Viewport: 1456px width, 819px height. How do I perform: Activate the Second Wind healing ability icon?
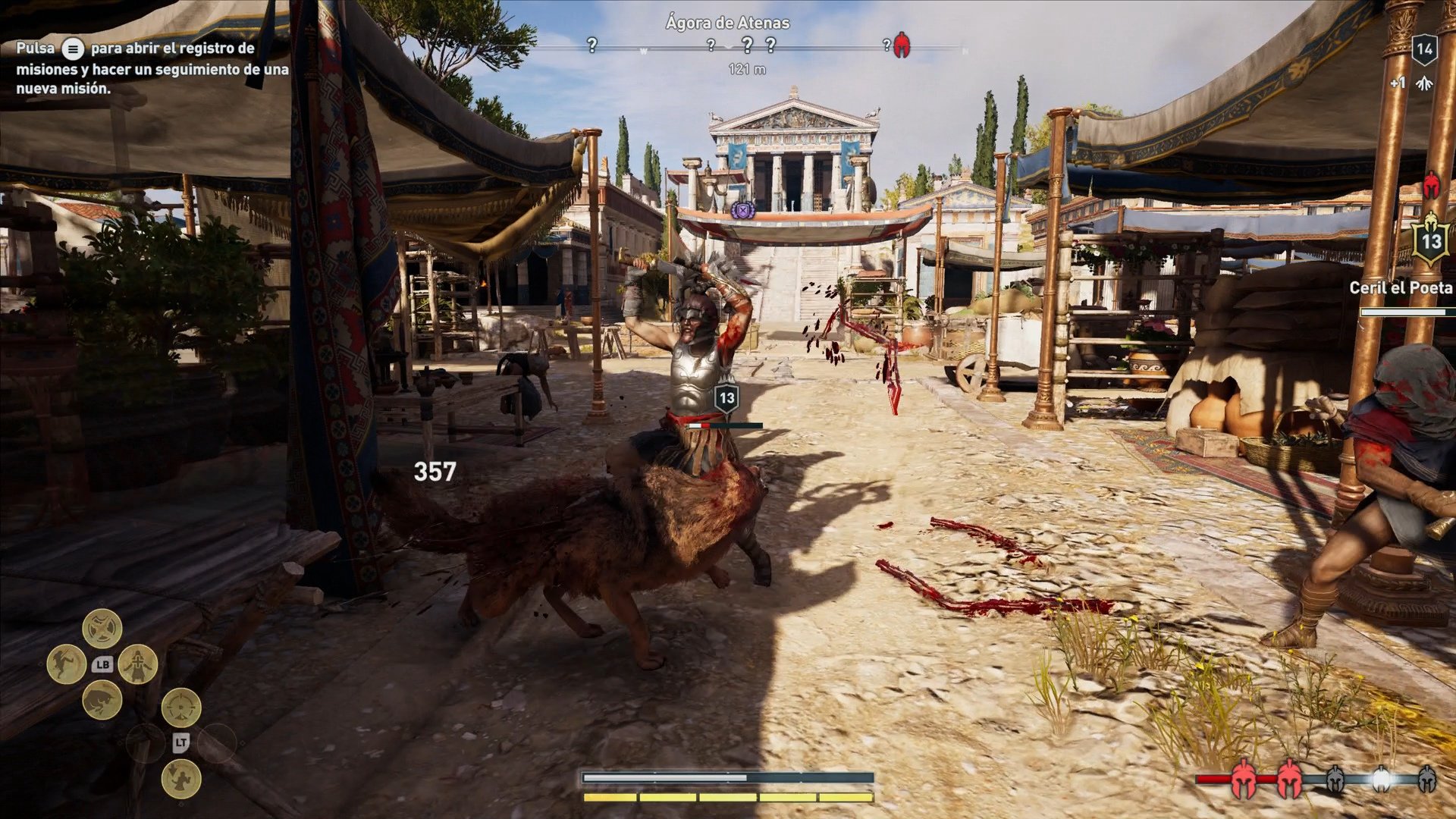[x=138, y=664]
